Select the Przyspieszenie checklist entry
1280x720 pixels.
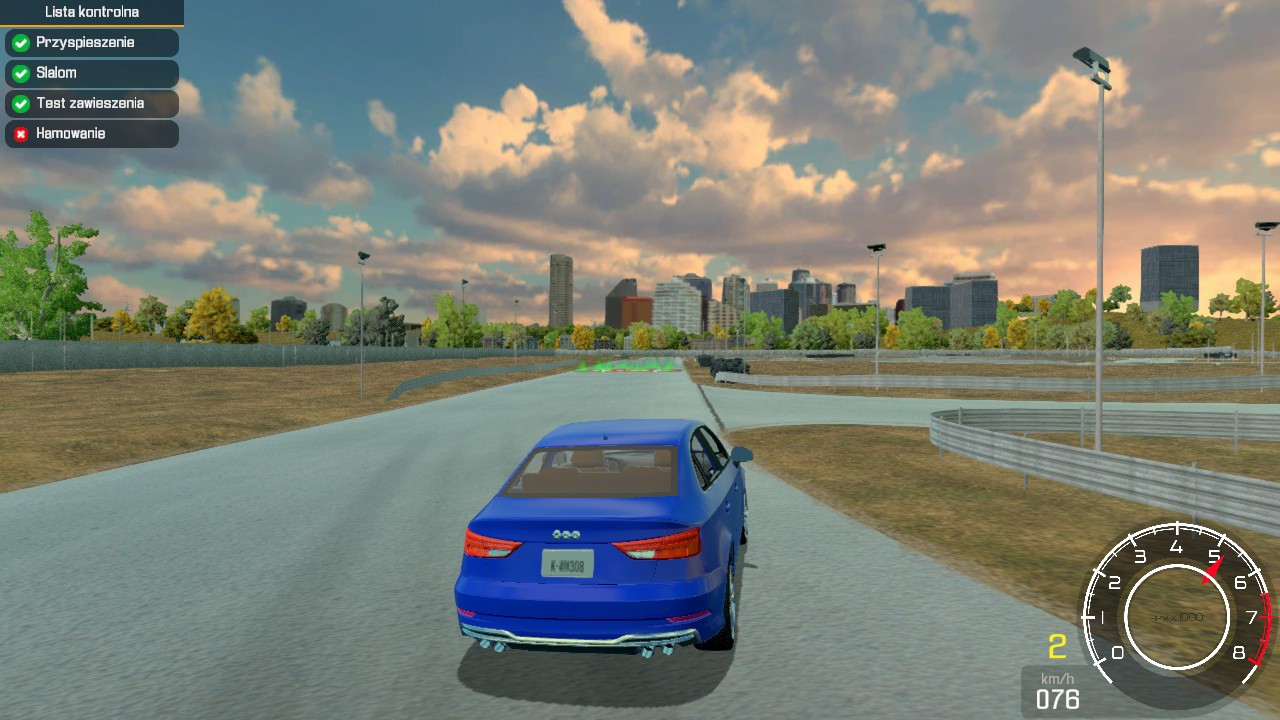(91, 43)
